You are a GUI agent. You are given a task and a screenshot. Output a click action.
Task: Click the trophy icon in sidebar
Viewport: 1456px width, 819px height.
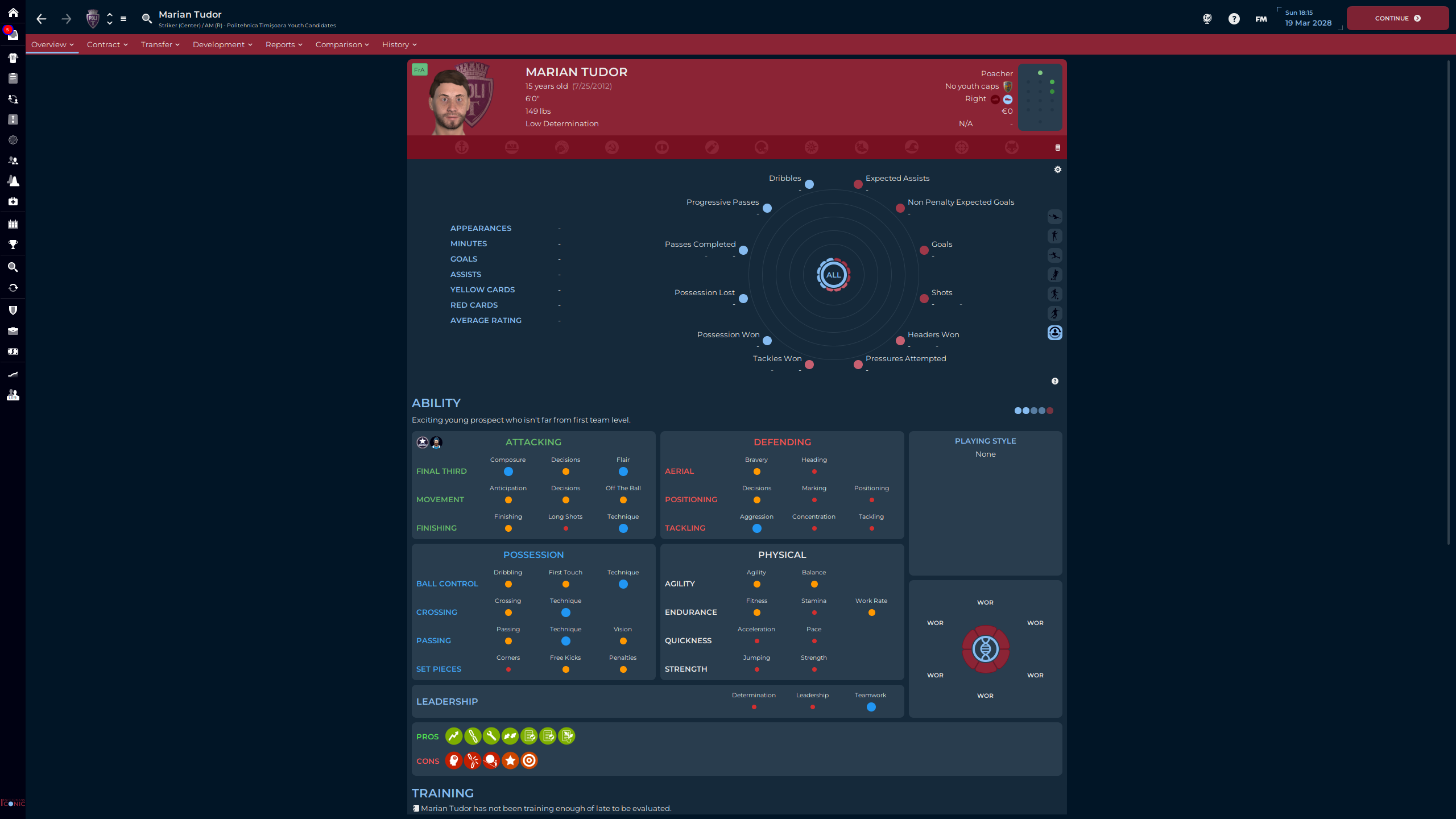pos(13,245)
